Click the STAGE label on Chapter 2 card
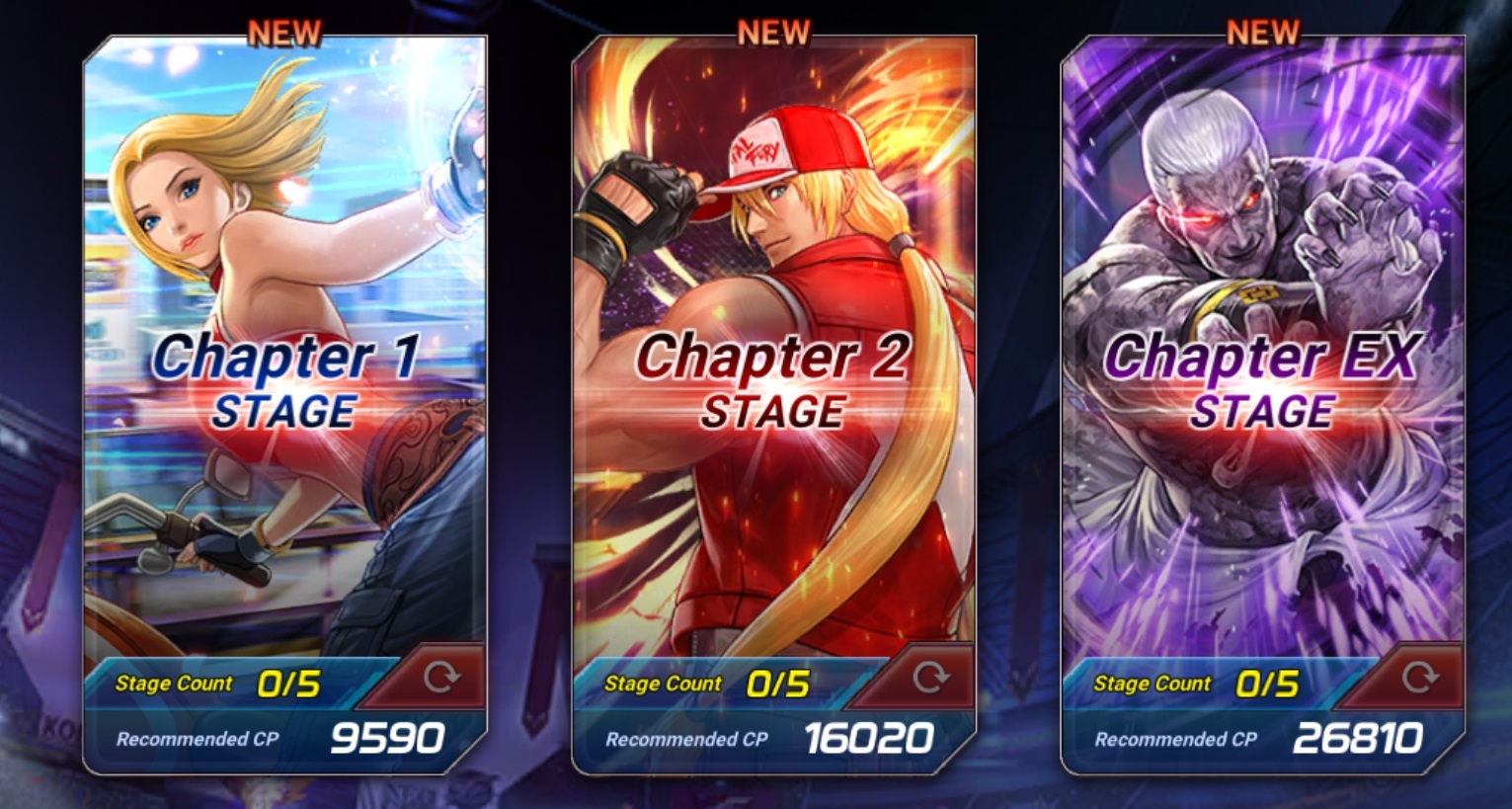This screenshot has width=1512, height=809. point(773,409)
